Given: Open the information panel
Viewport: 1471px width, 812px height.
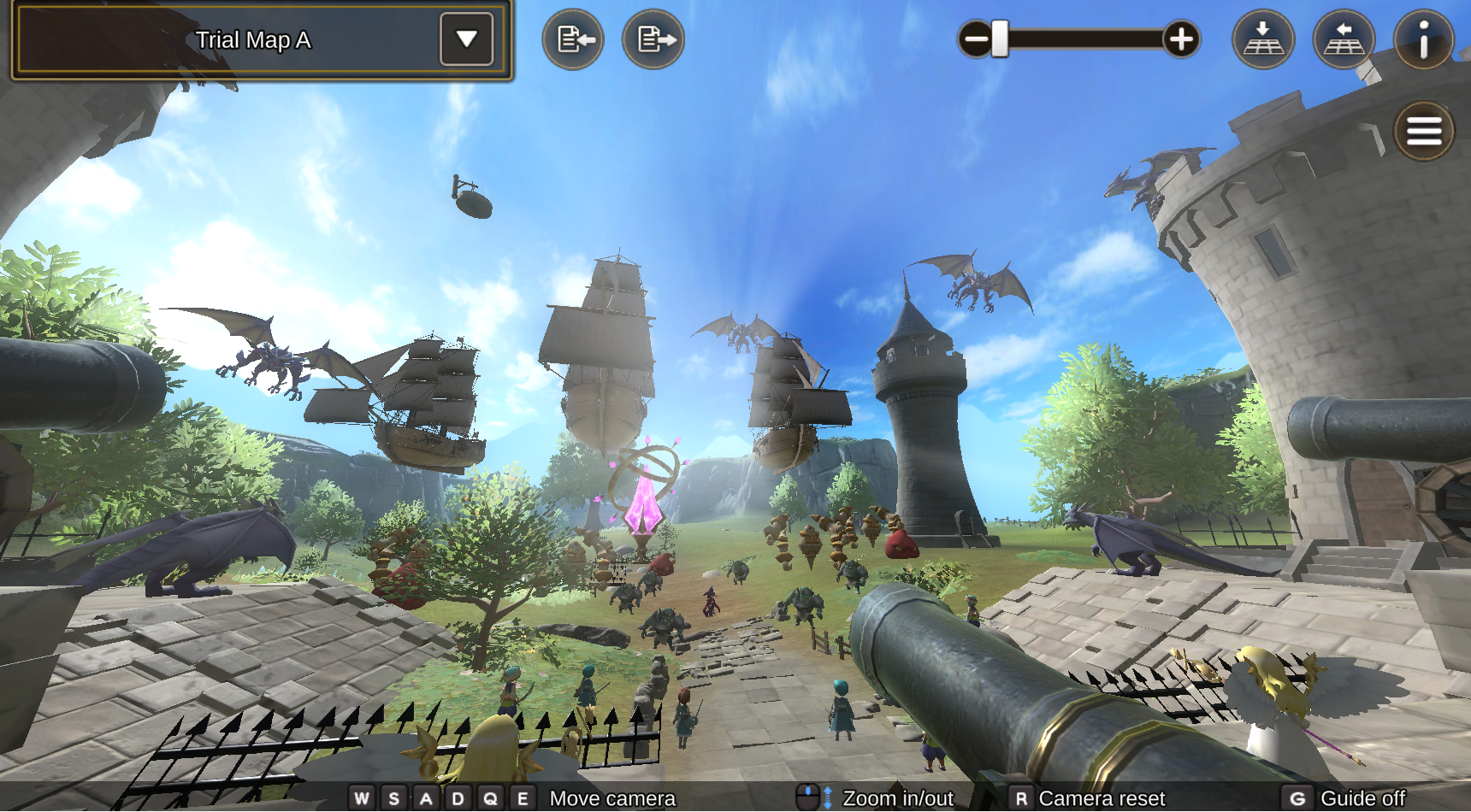Looking at the screenshot, I should pos(1423,39).
